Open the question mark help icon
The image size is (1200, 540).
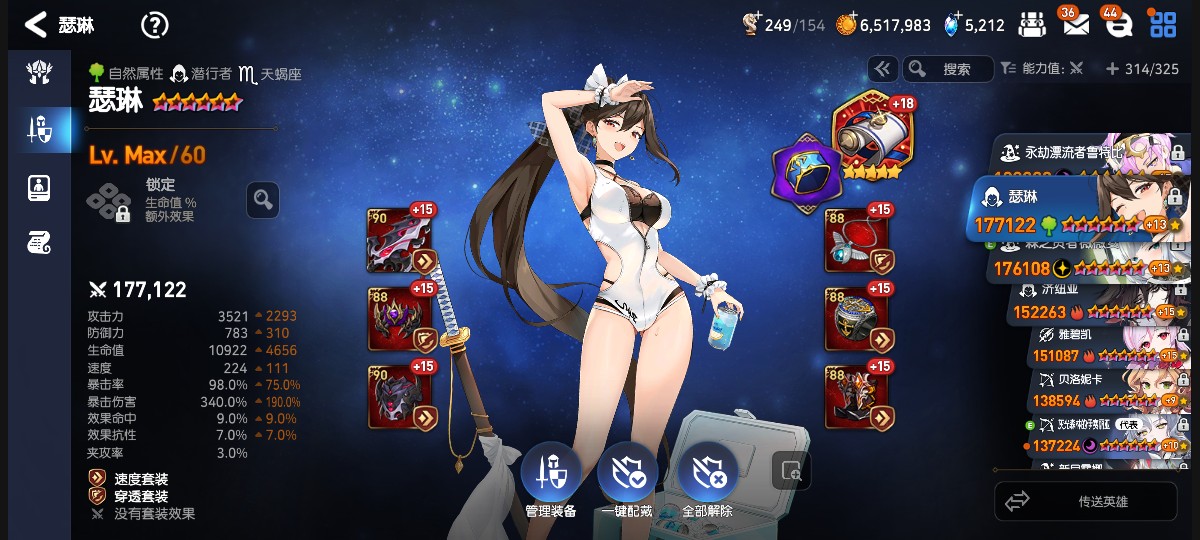tap(154, 25)
